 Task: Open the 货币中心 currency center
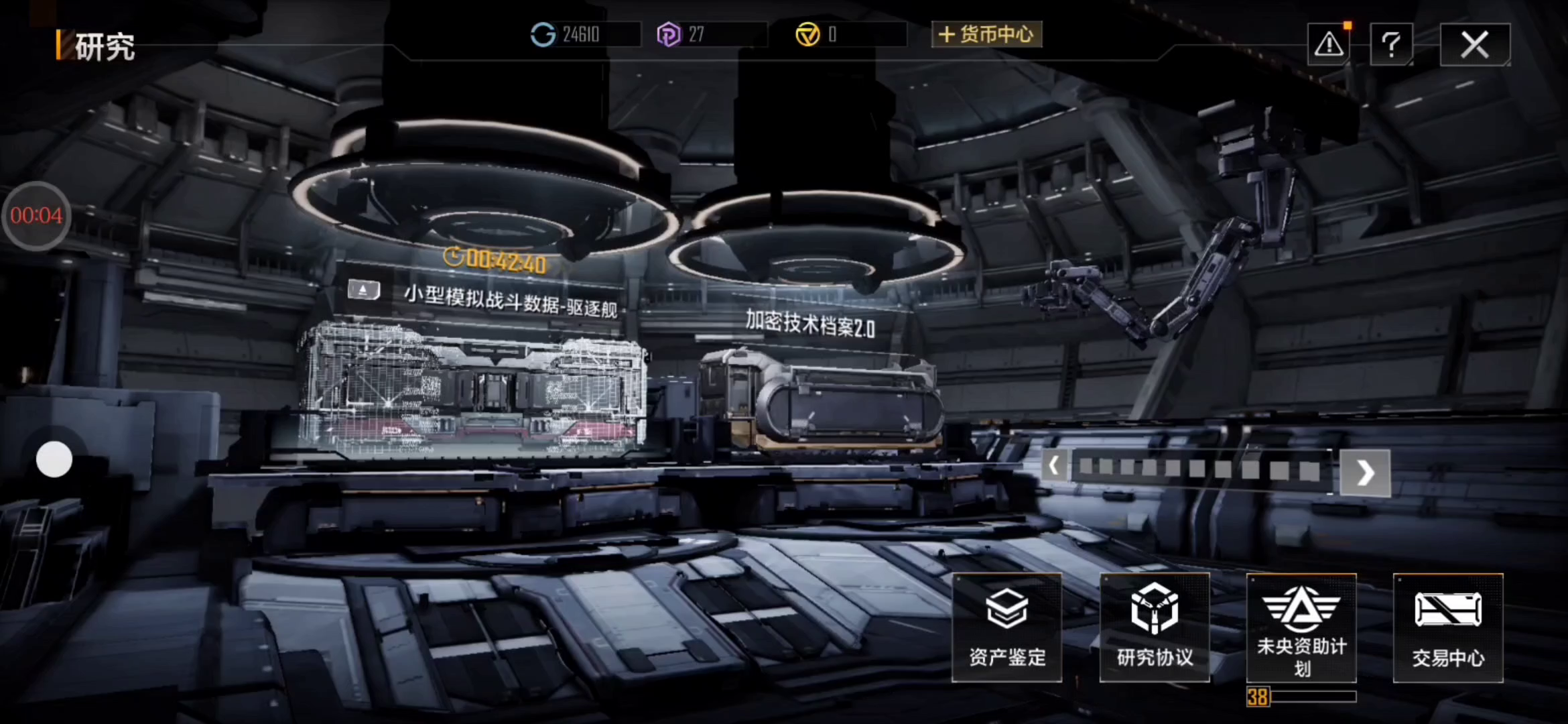986,34
